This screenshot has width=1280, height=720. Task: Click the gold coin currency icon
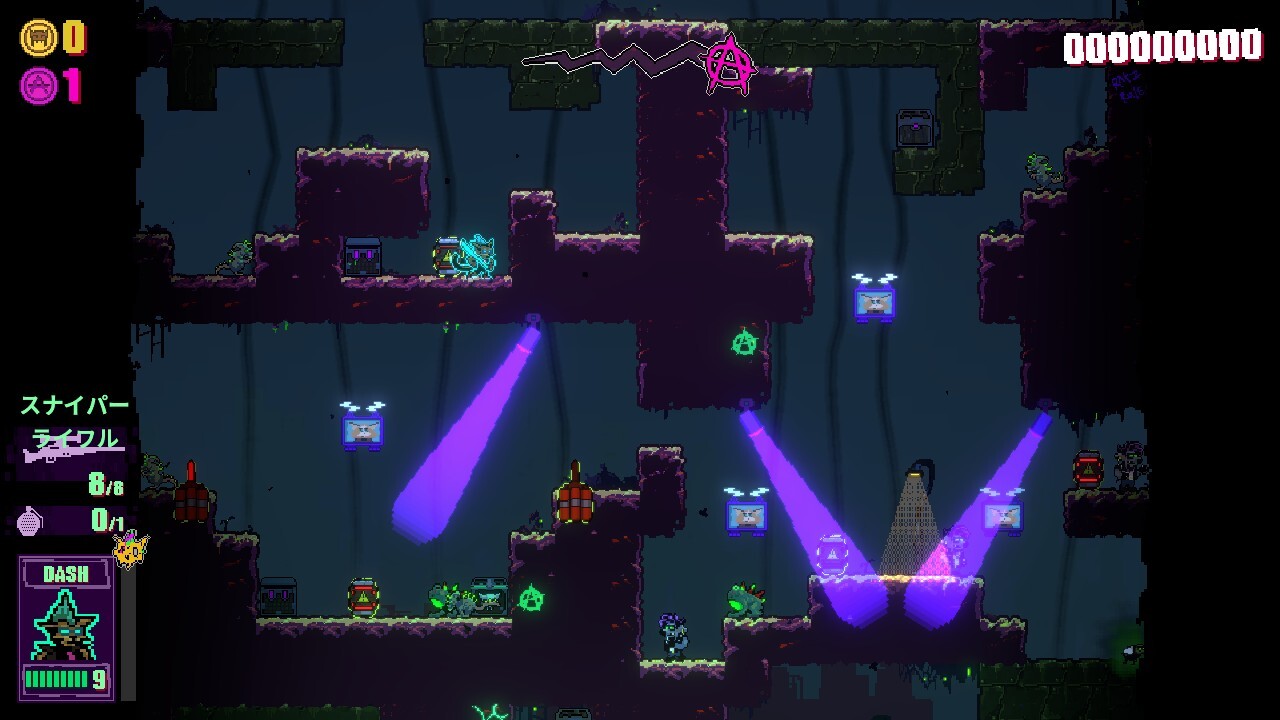tap(38, 39)
